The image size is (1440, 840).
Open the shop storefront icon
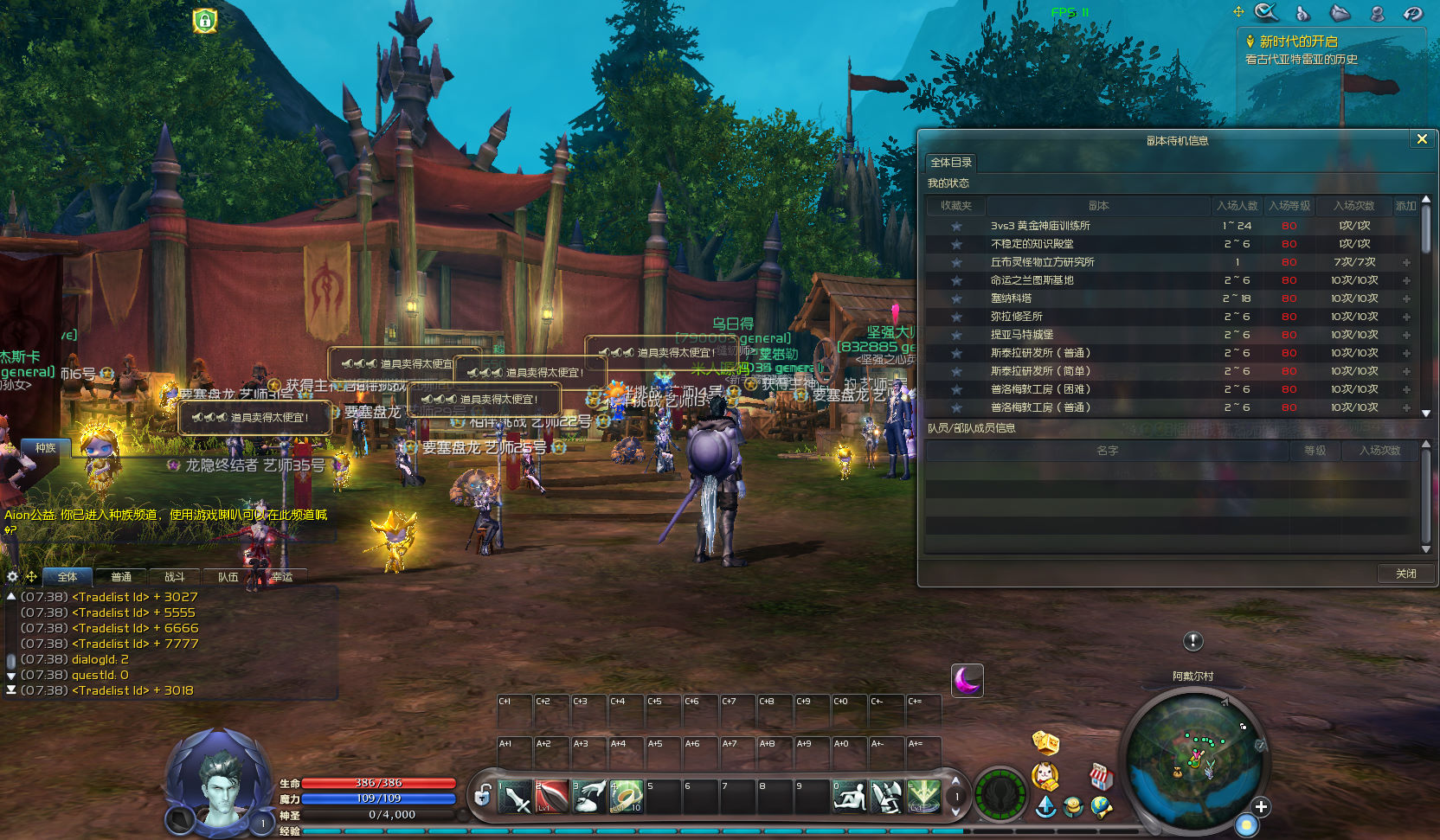click(1100, 776)
